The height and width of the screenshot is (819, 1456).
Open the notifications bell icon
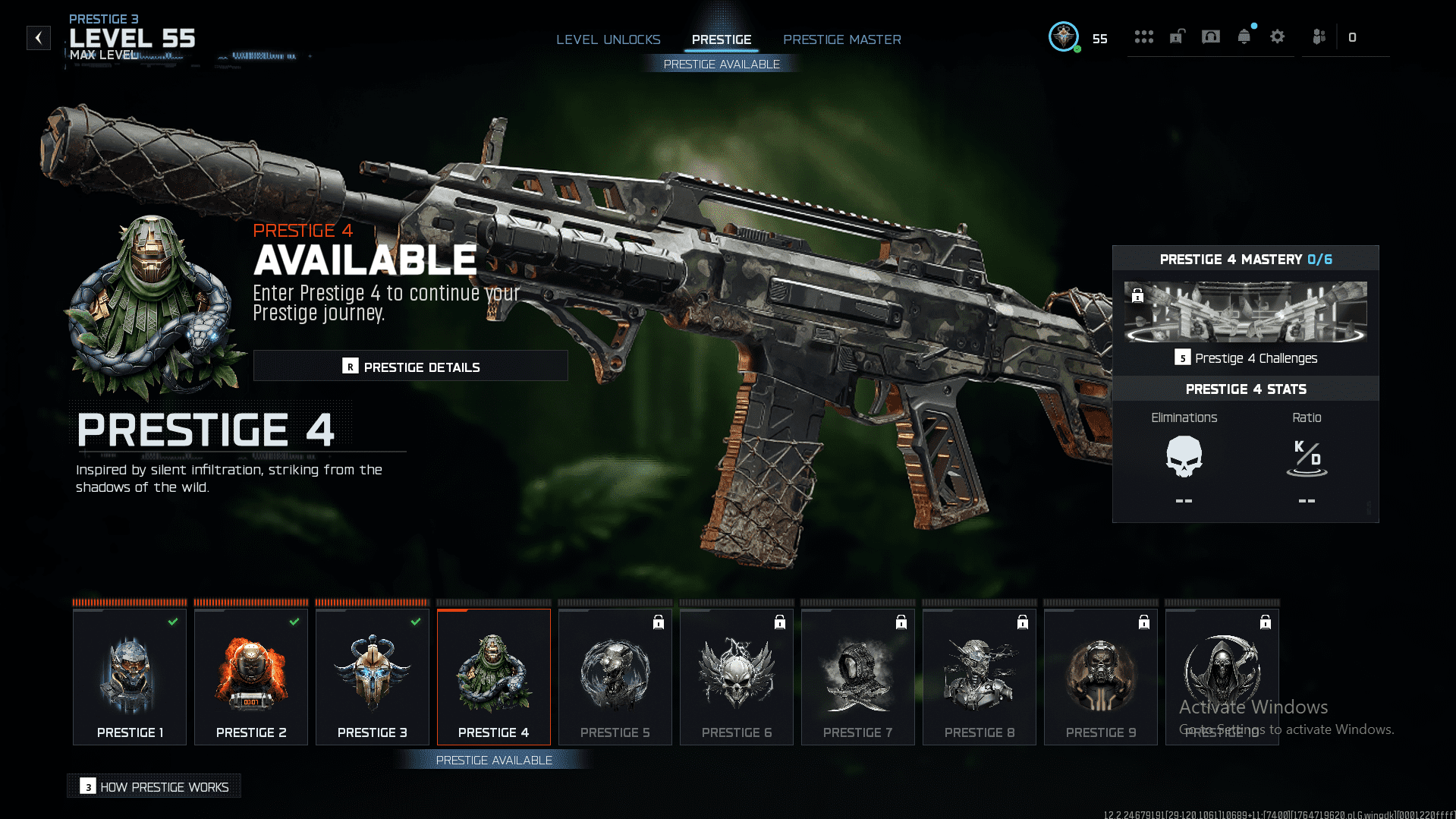(x=1244, y=36)
